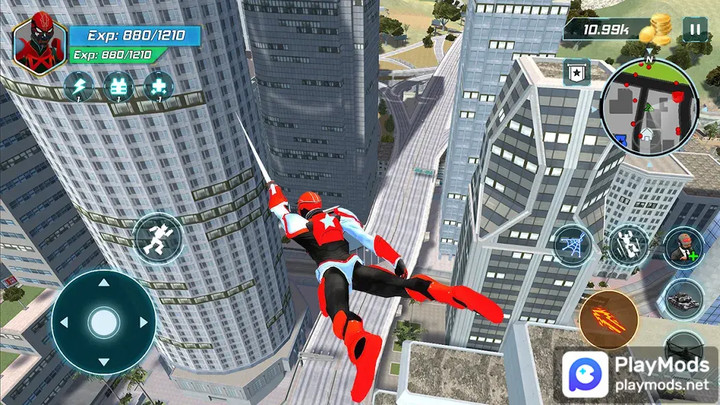
Task: Select the puzzle piece skill icon
Action: click(157, 87)
